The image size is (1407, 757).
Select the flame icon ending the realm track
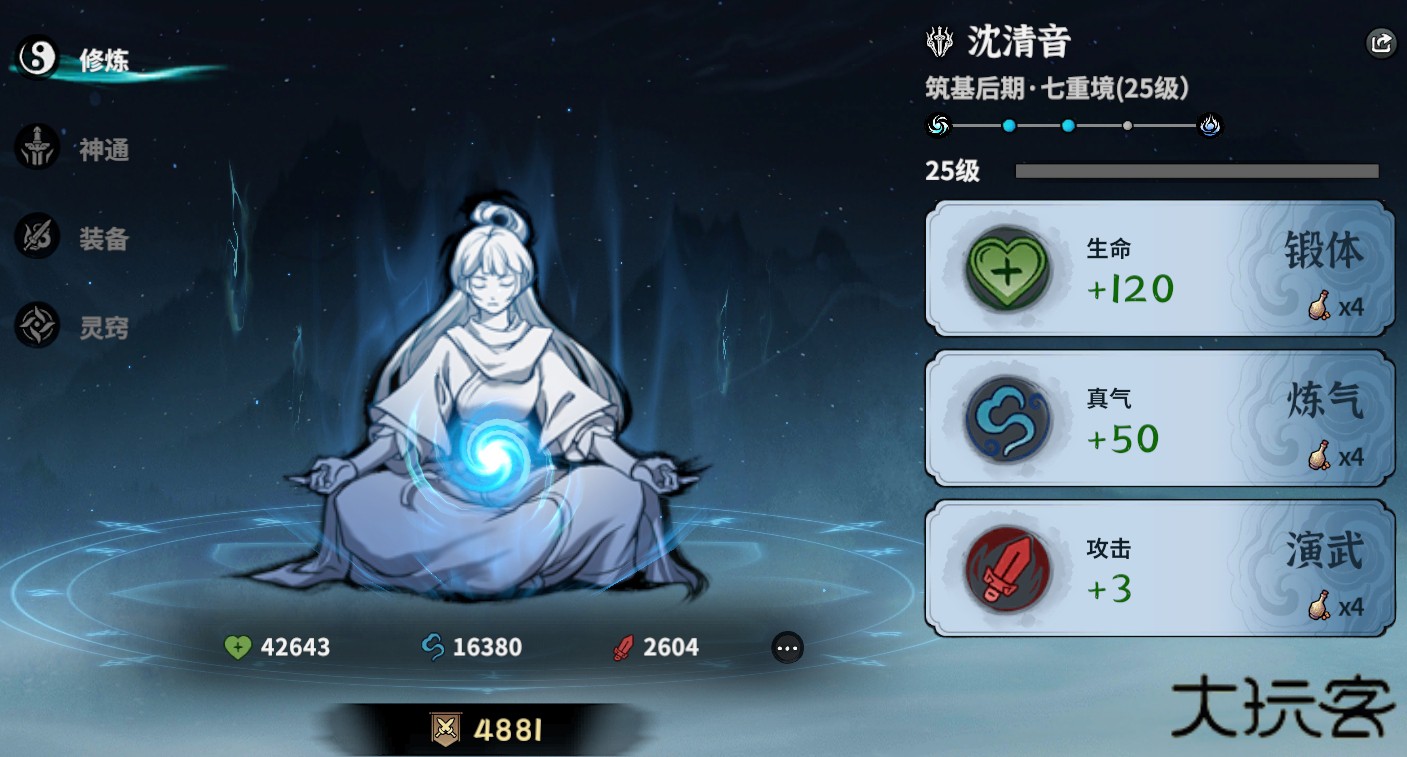1210,125
